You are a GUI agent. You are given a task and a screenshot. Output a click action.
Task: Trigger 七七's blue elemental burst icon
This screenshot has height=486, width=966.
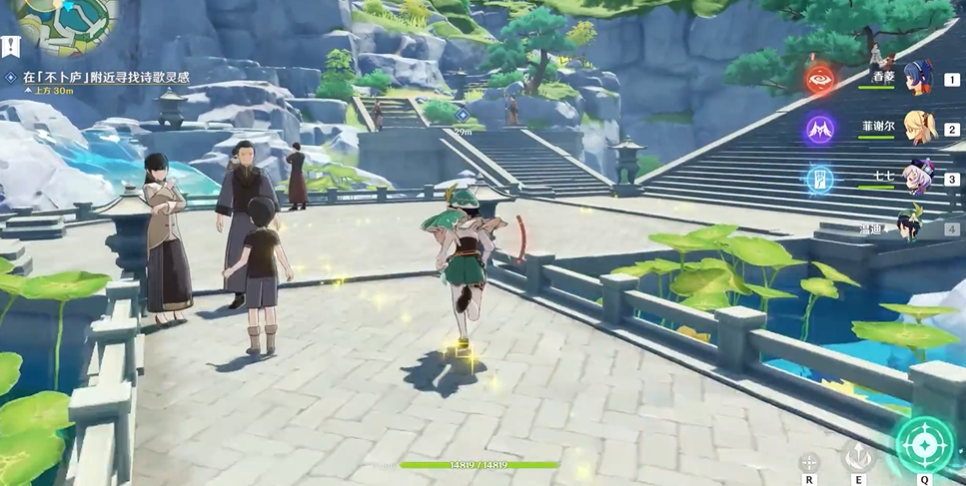point(821,179)
